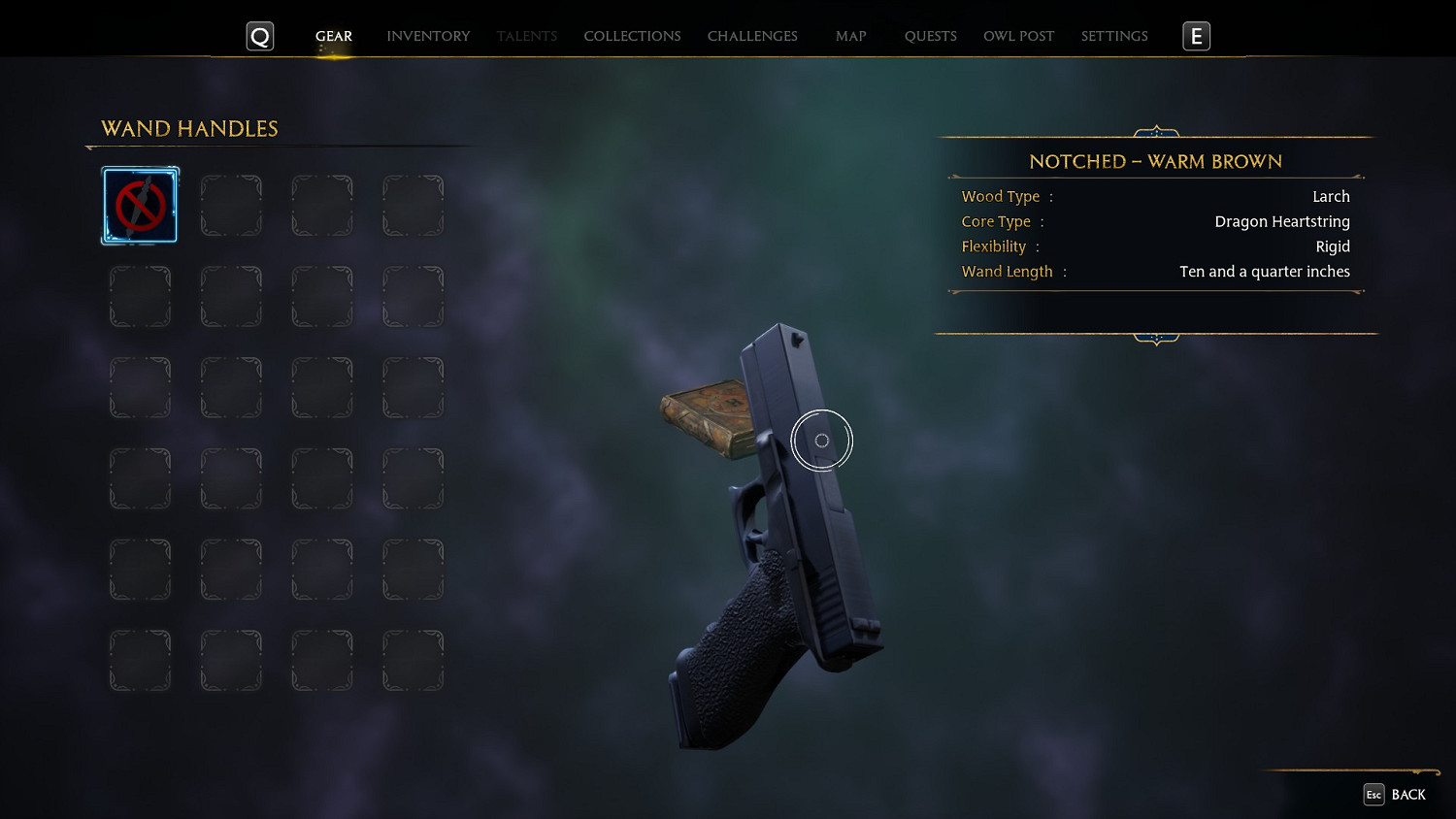1456x819 pixels.
Task: Open the Owl Post tab
Action: 1018,36
